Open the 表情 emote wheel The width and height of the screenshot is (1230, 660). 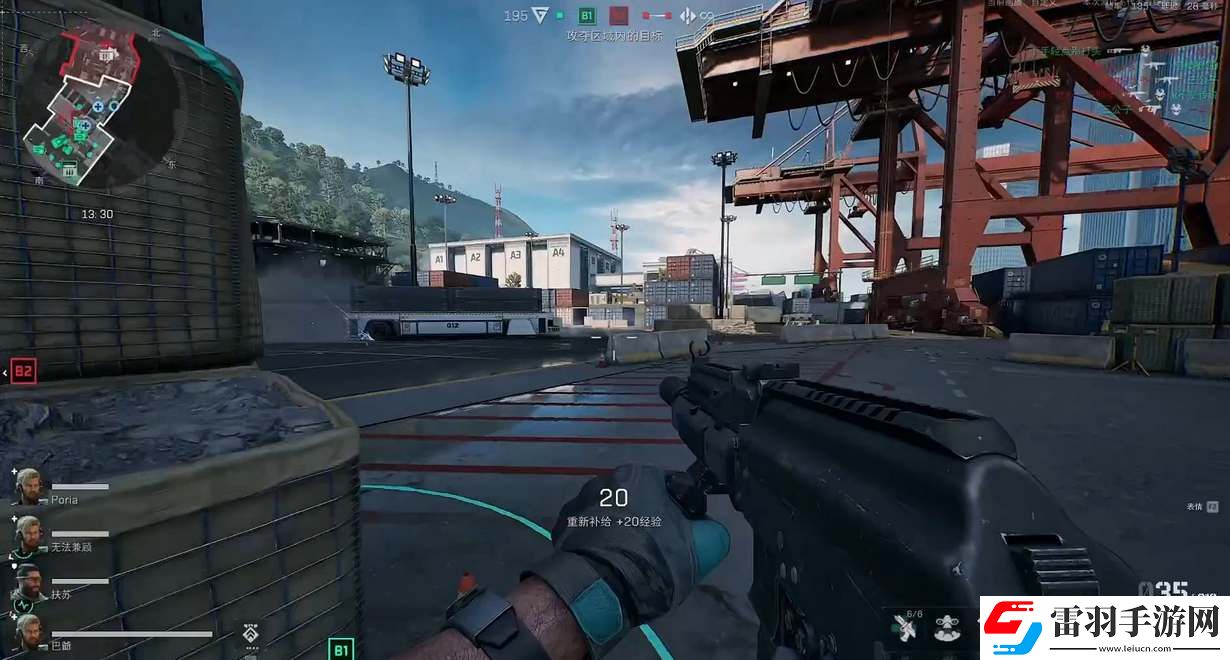click(1212, 507)
